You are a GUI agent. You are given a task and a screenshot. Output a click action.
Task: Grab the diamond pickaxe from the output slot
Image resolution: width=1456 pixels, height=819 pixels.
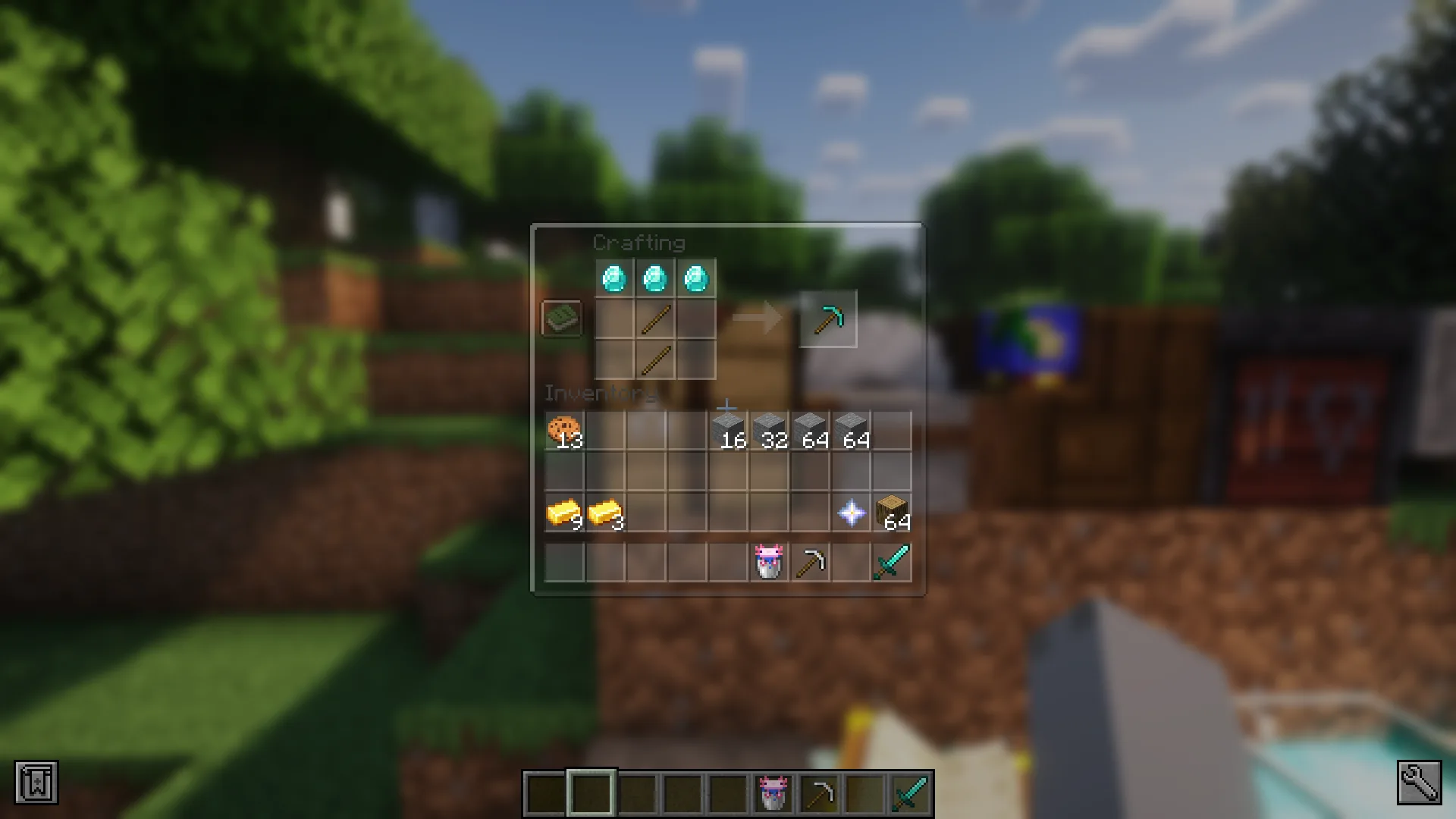pyautogui.click(x=828, y=318)
